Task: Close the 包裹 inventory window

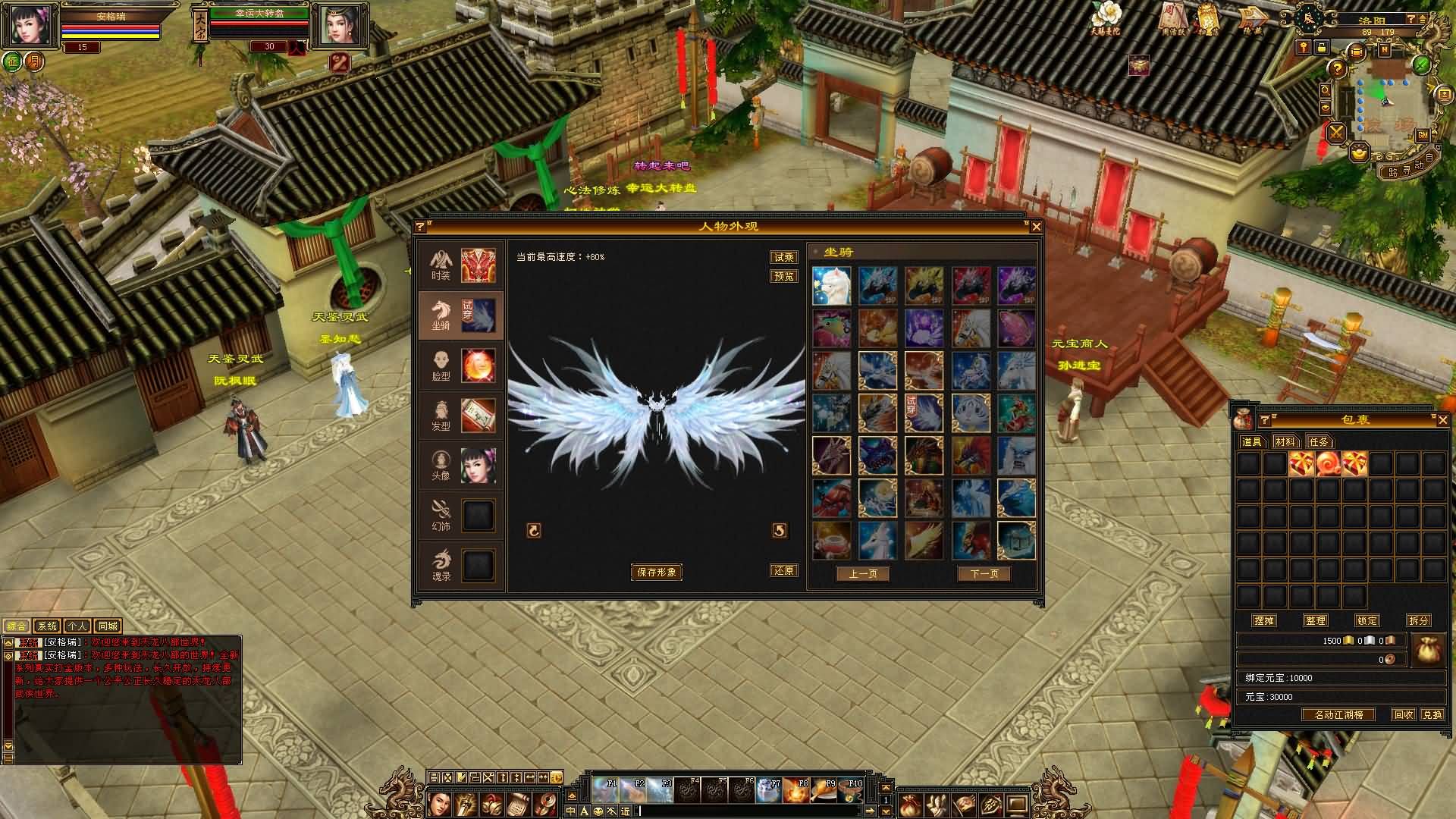Action: [1442, 420]
